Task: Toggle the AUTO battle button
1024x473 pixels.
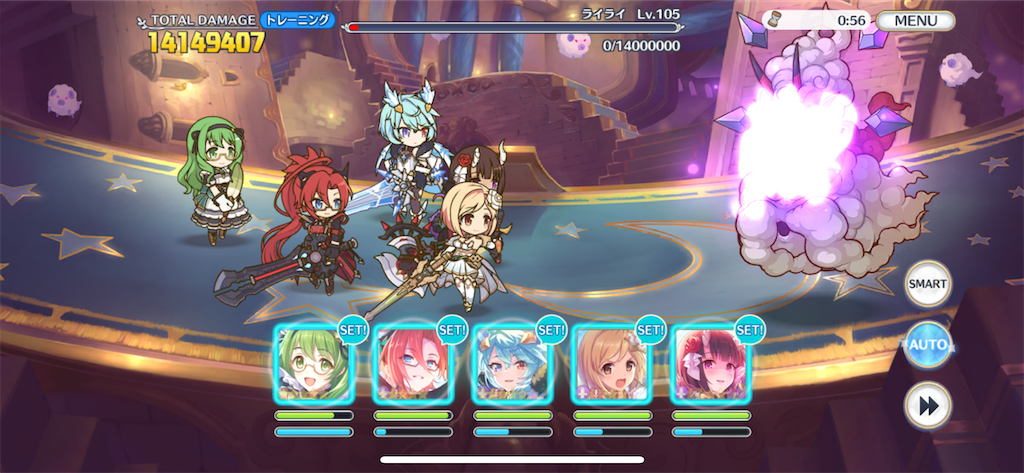Action: [x=927, y=346]
